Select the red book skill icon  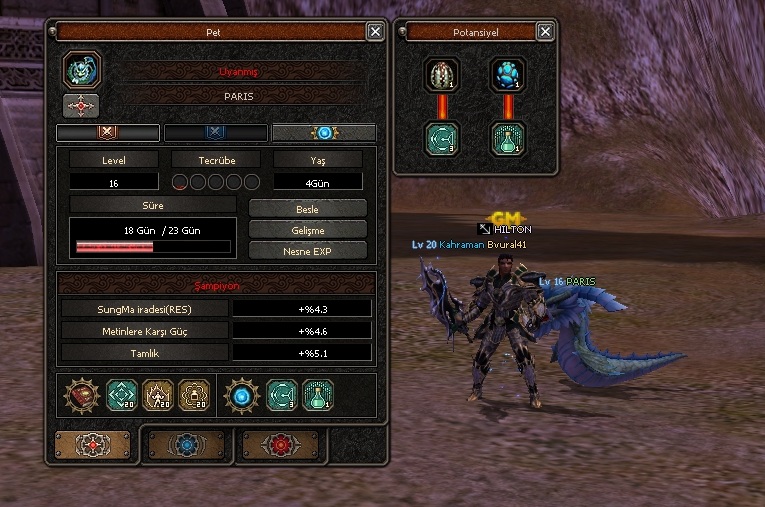(x=82, y=396)
